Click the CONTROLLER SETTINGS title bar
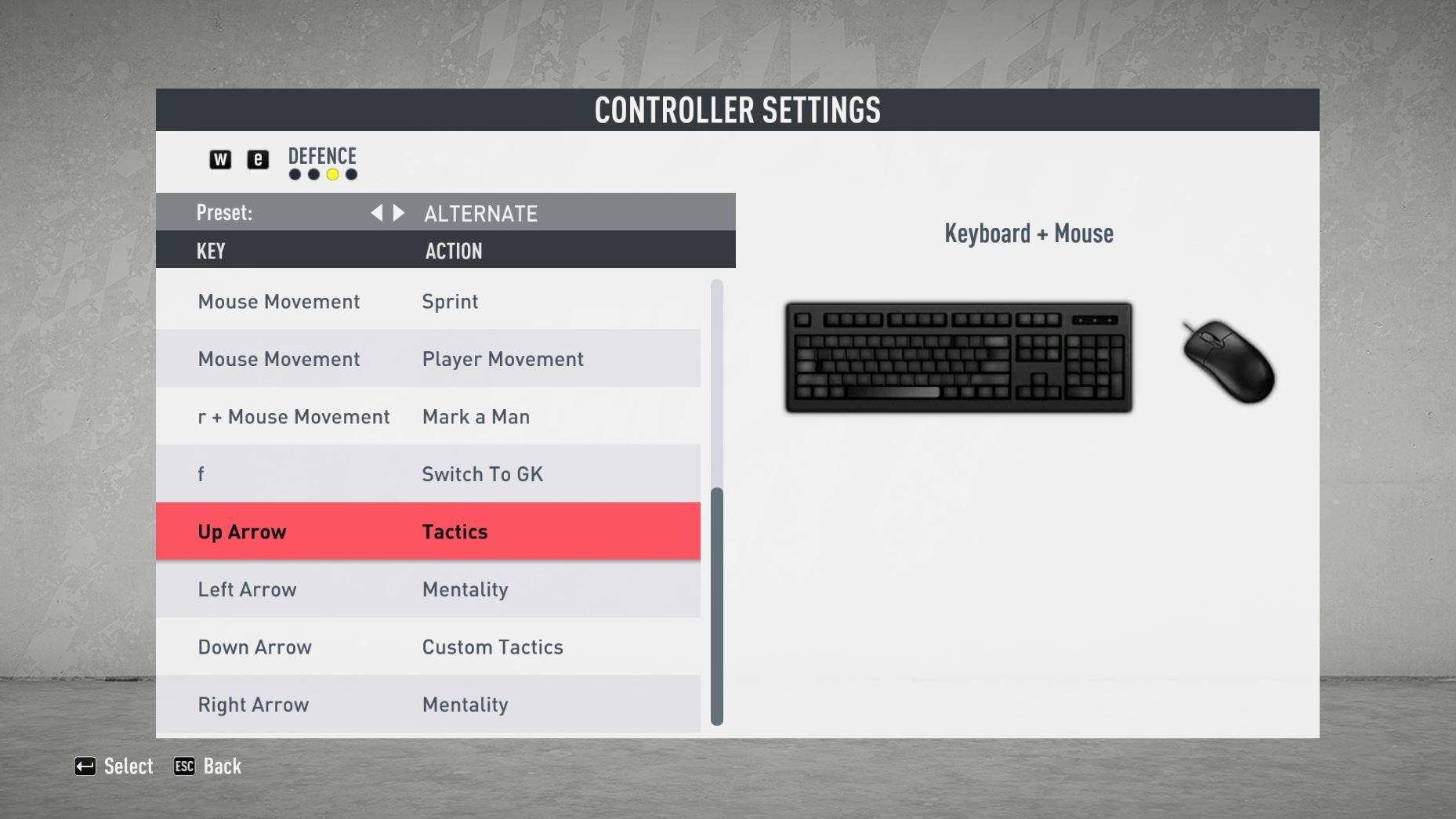The height and width of the screenshot is (819, 1456). 737,110
